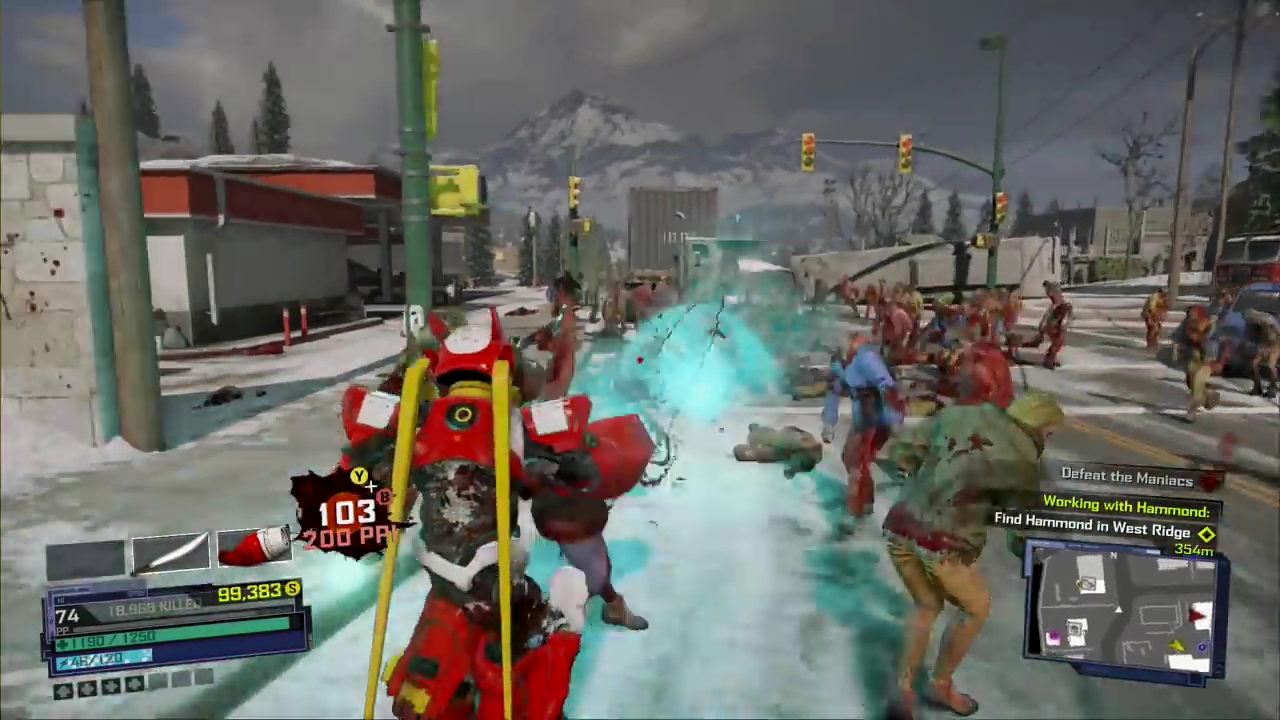Click the magenta item marker on the minimap

[x=1053, y=635]
